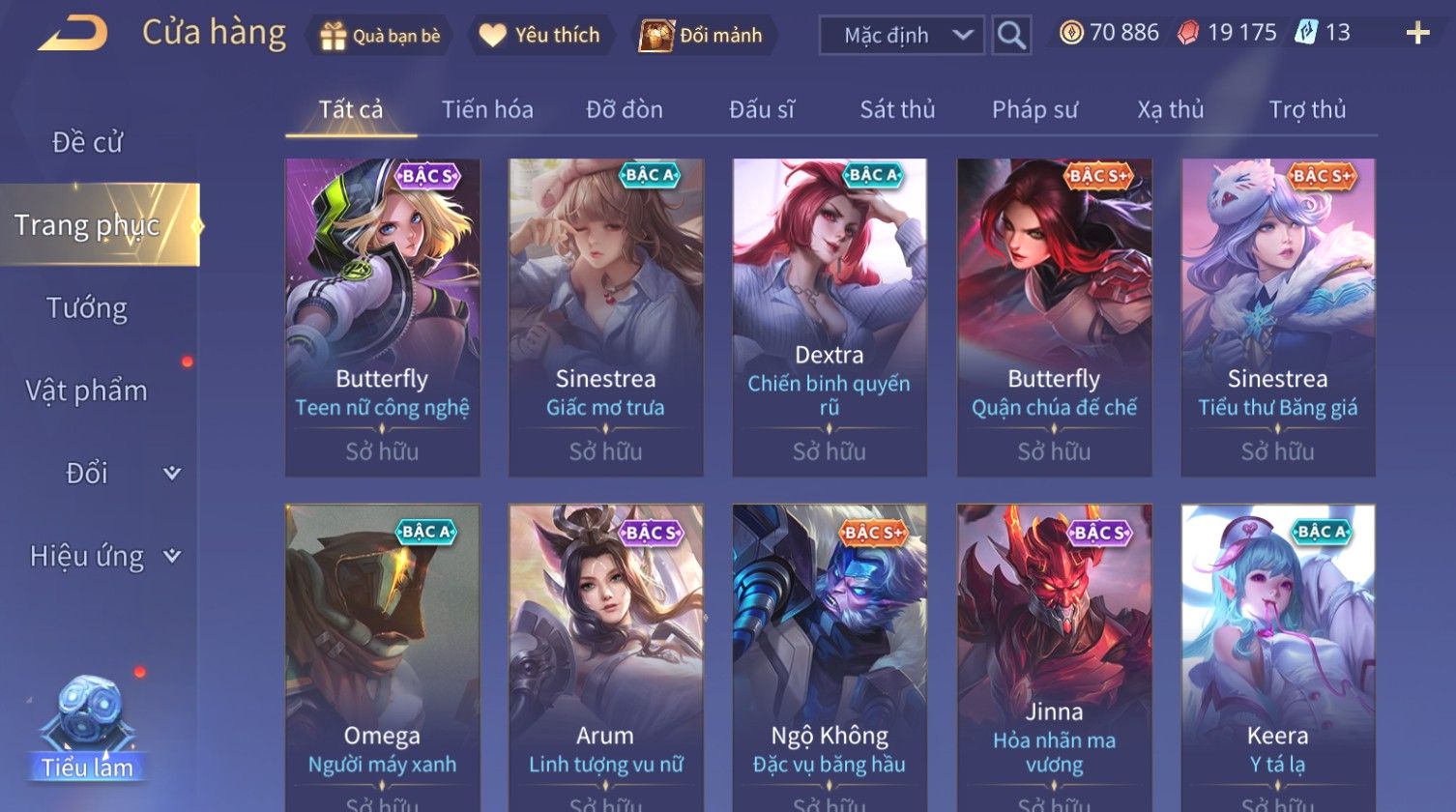The width and height of the screenshot is (1456, 812).
Task: Expand the Mặc định sort dropdown
Action: (x=901, y=36)
